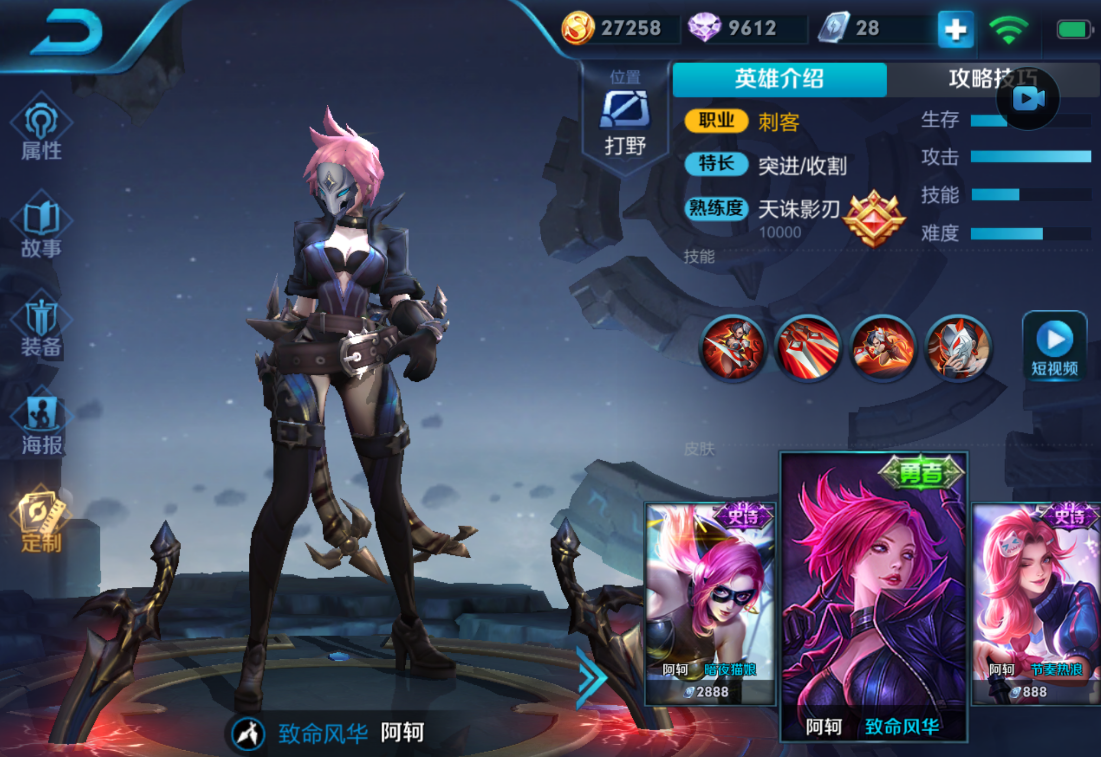The width and height of the screenshot is (1101, 757).
Task: Open the 属性 attributes panel
Action: [x=42, y=130]
